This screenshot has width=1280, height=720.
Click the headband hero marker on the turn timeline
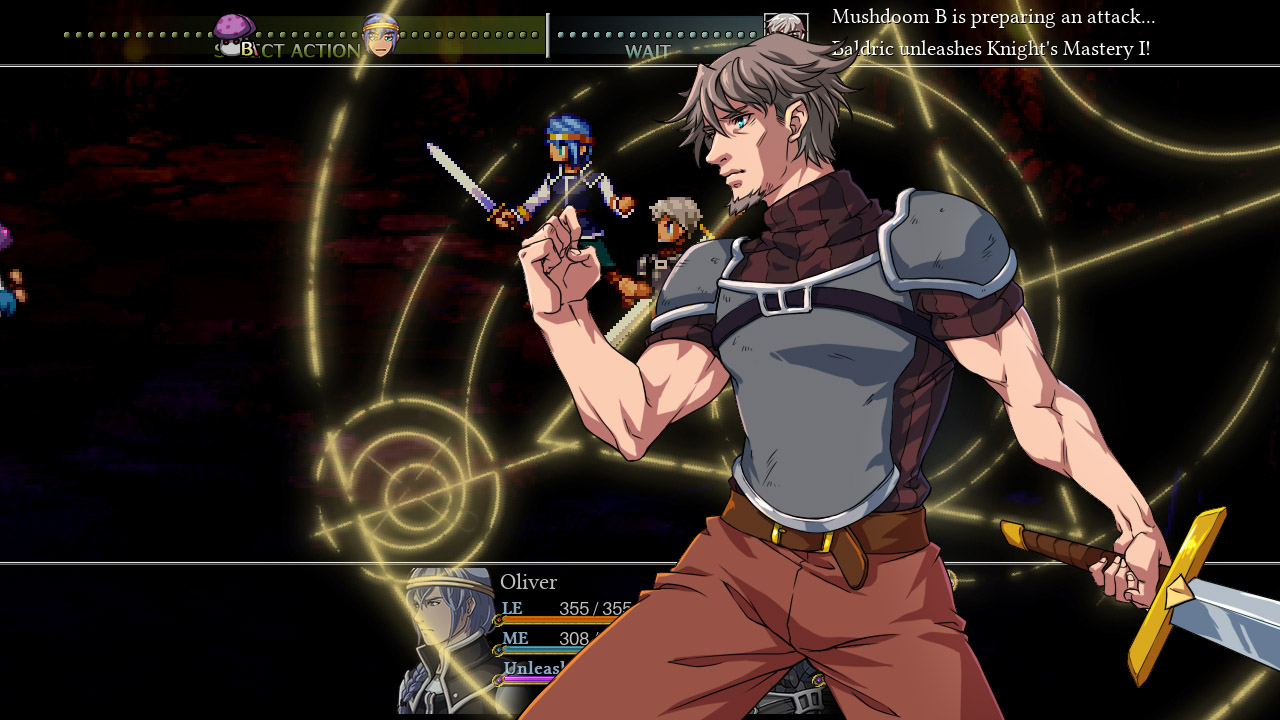(380, 35)
